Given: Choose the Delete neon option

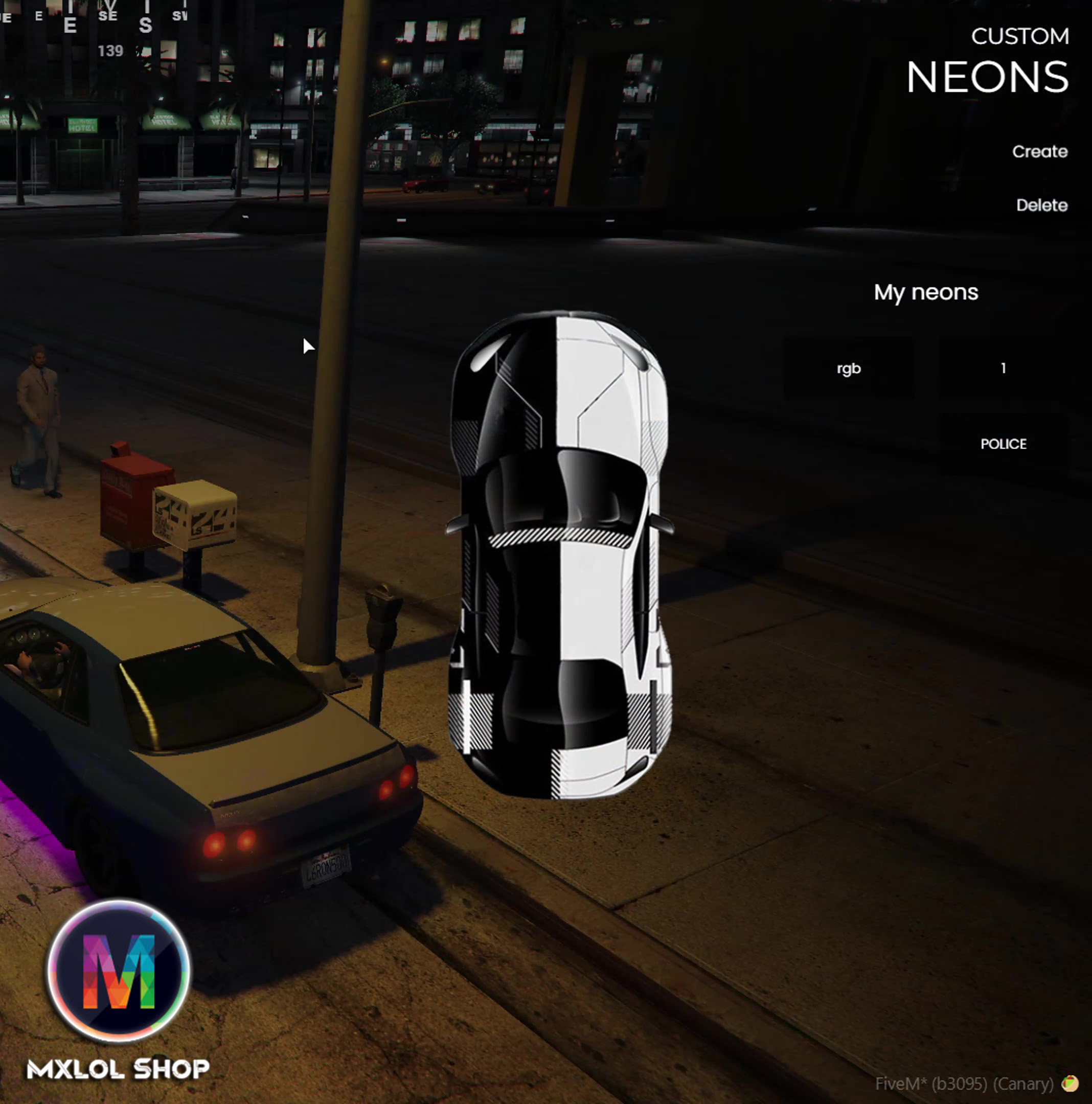Looking at the screenshot, I should click(1041, 205).
